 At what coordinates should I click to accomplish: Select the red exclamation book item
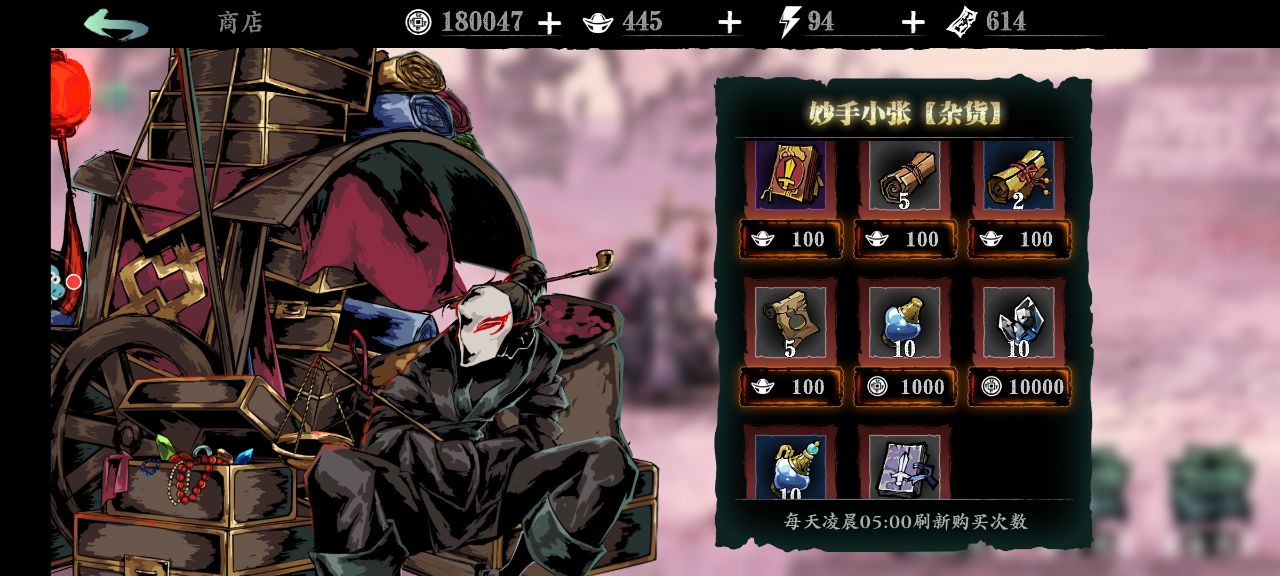coord(790,175)
